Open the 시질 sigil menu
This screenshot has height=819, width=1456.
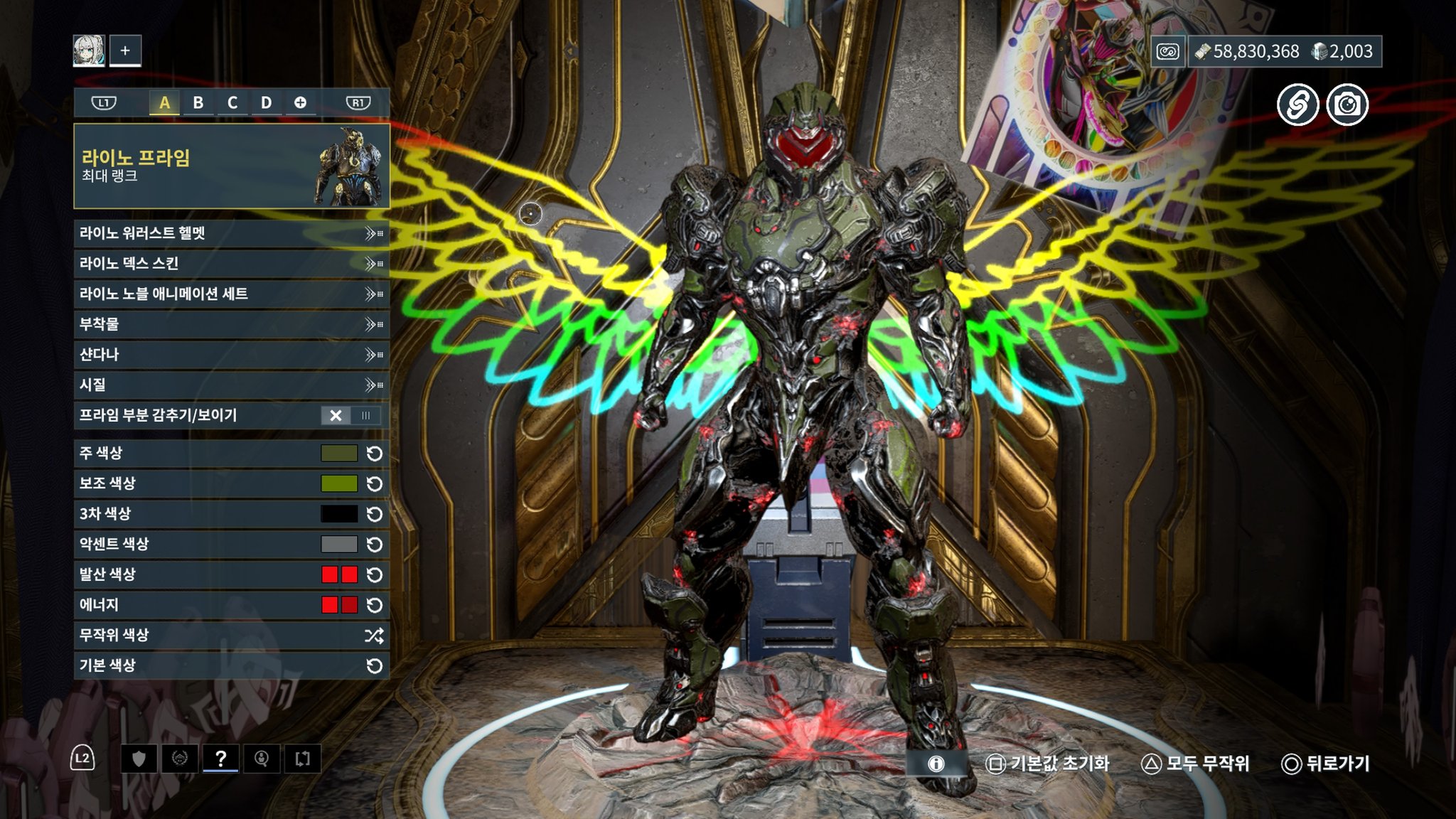point(231,385)
